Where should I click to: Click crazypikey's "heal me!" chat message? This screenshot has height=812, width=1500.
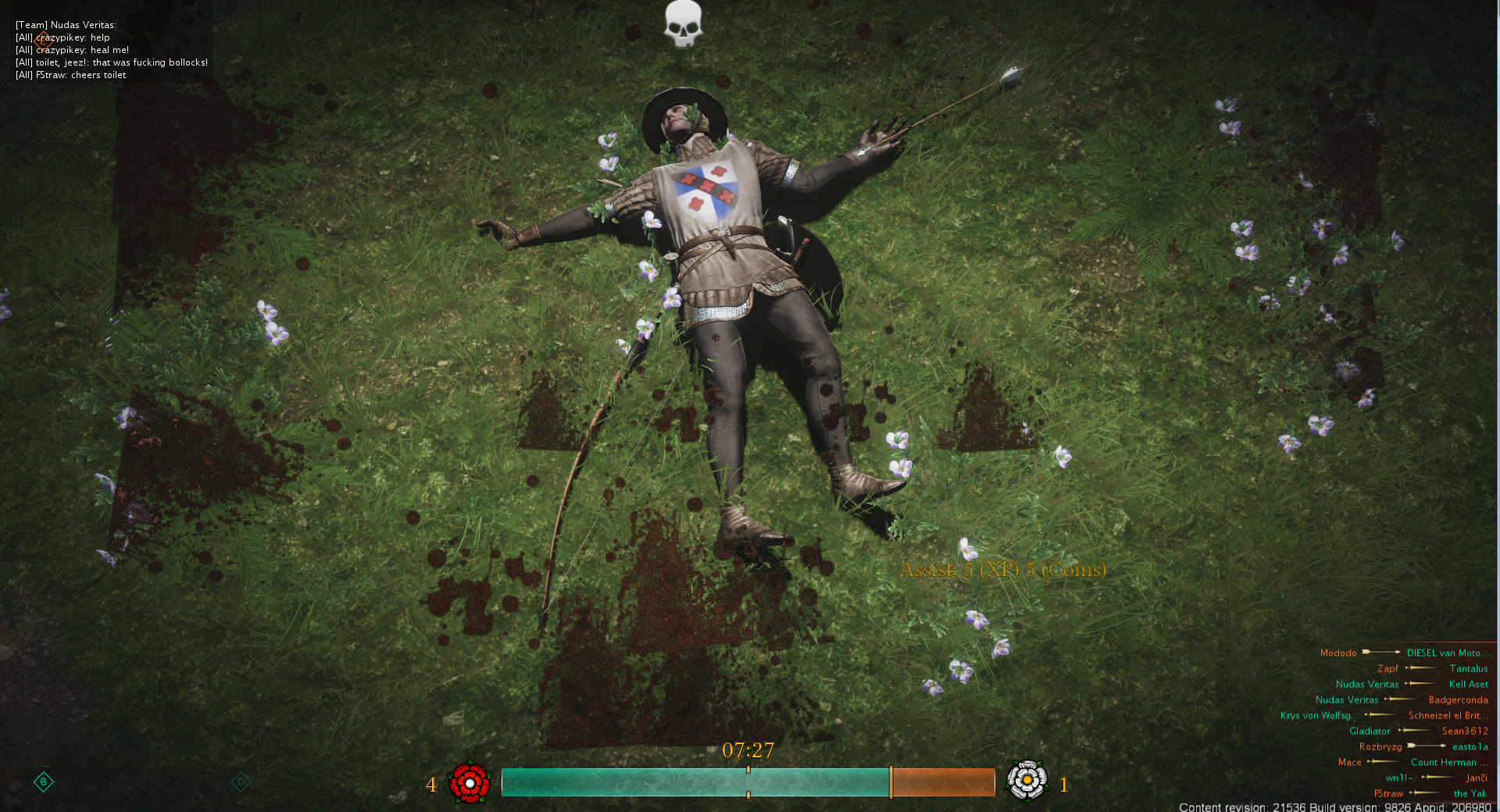click(x=73, y=50)
